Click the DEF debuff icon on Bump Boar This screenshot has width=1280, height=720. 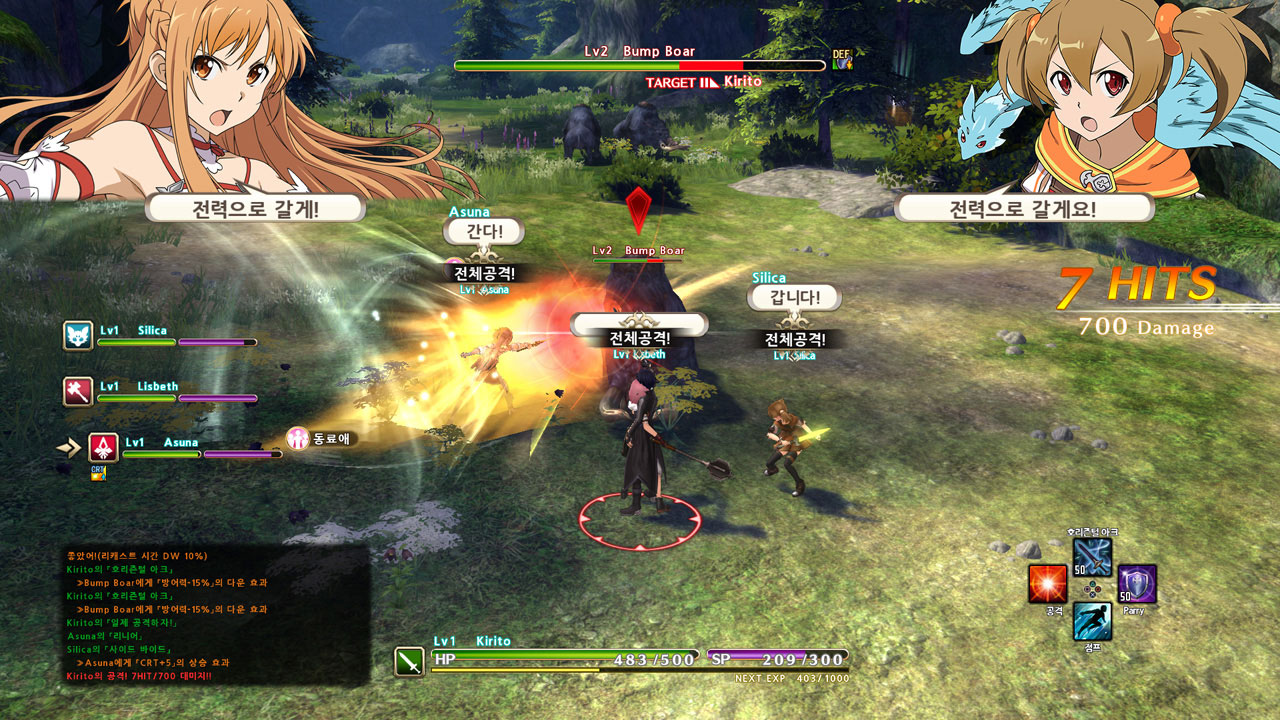click(x=842, y=60)
